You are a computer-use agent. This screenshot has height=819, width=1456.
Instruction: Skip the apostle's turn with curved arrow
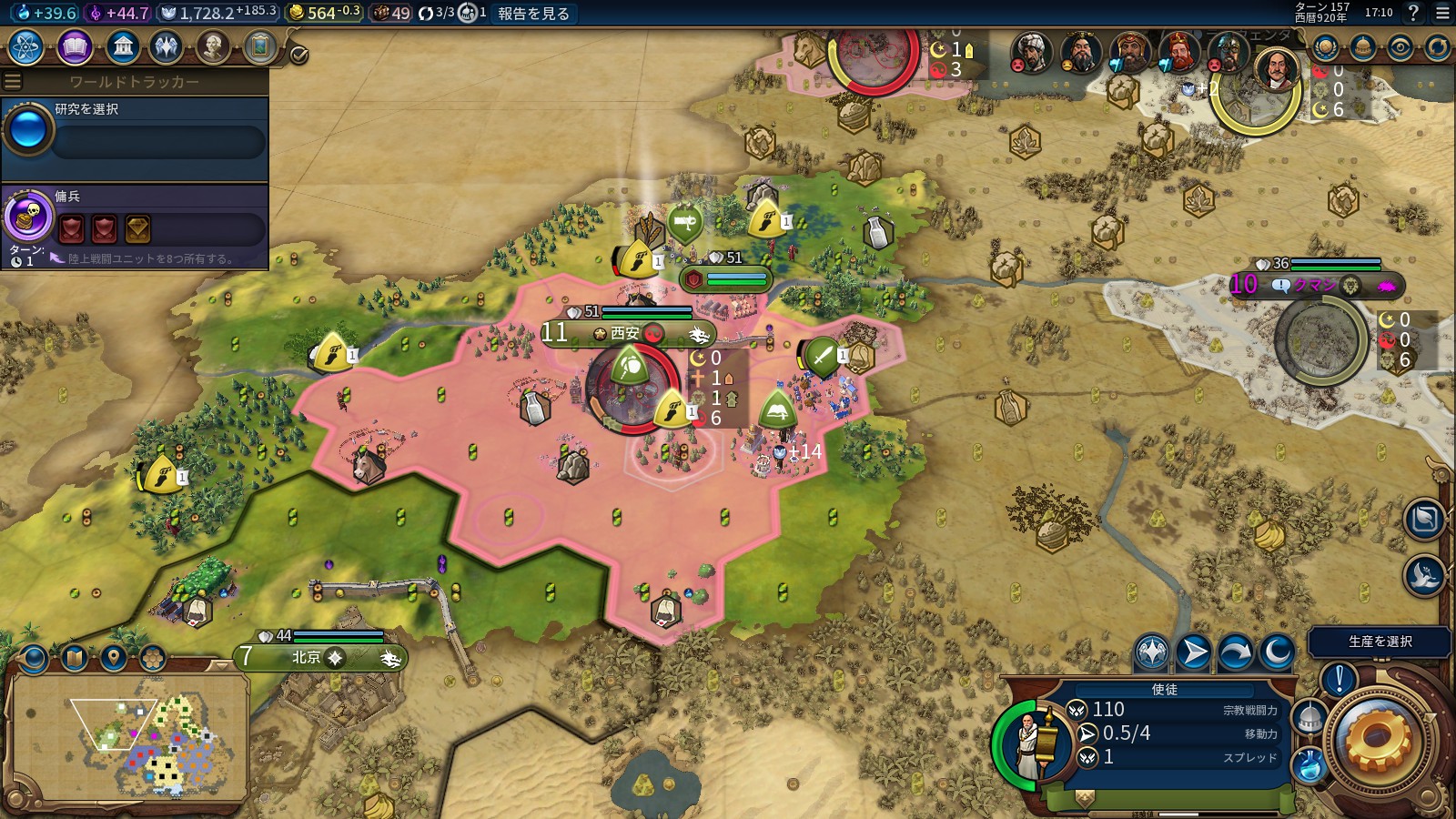pos(1235,652)
